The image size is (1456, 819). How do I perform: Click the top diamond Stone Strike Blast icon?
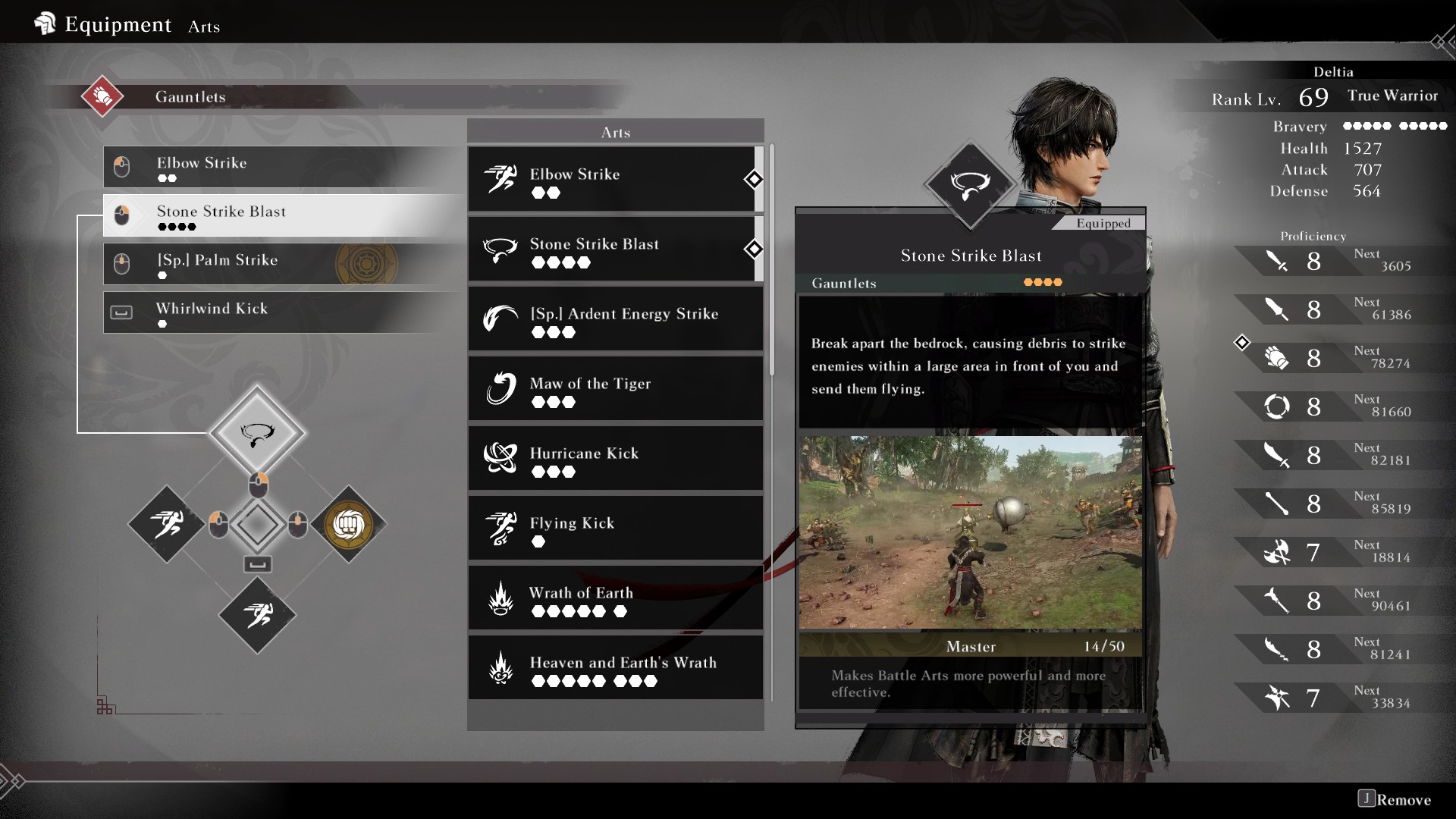point(257,433)
